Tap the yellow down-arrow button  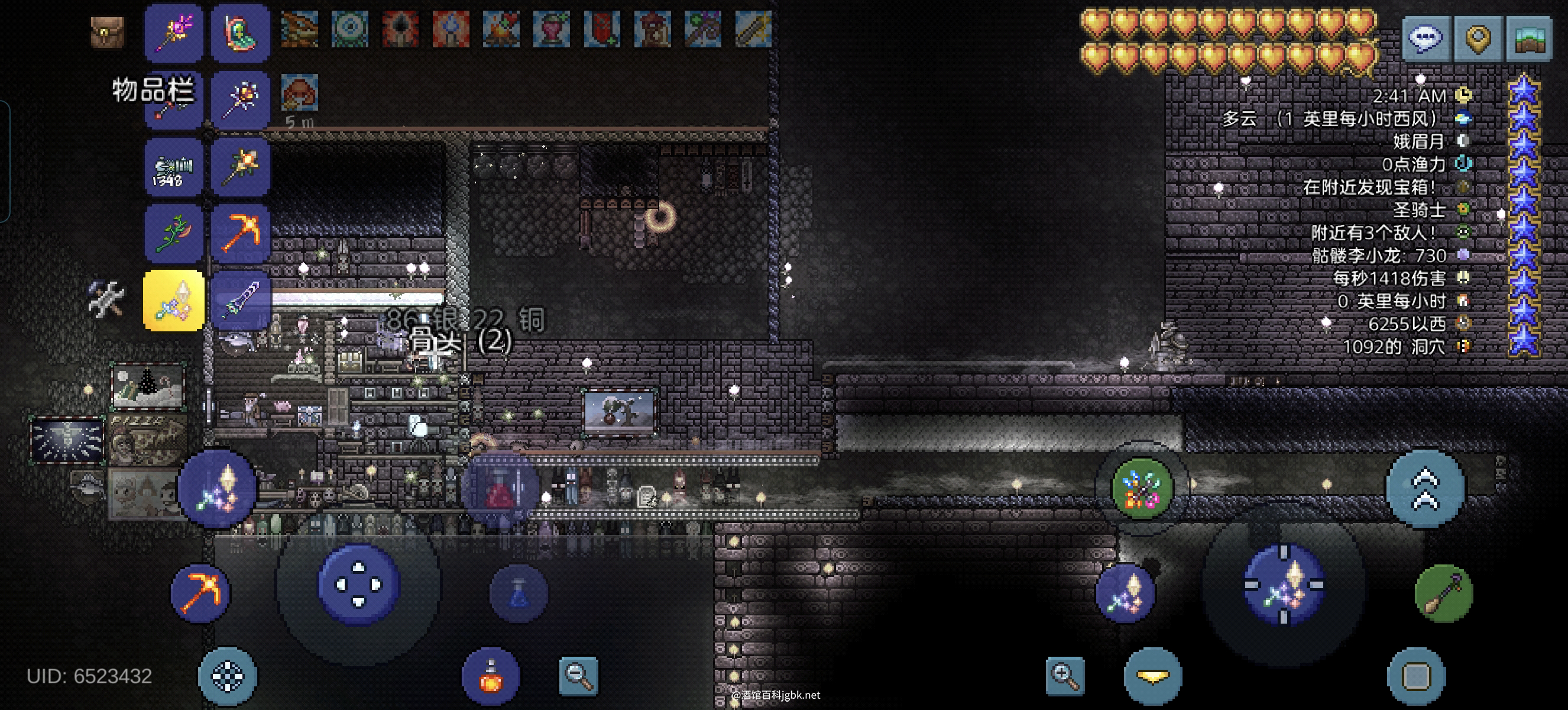[1152, 676]
